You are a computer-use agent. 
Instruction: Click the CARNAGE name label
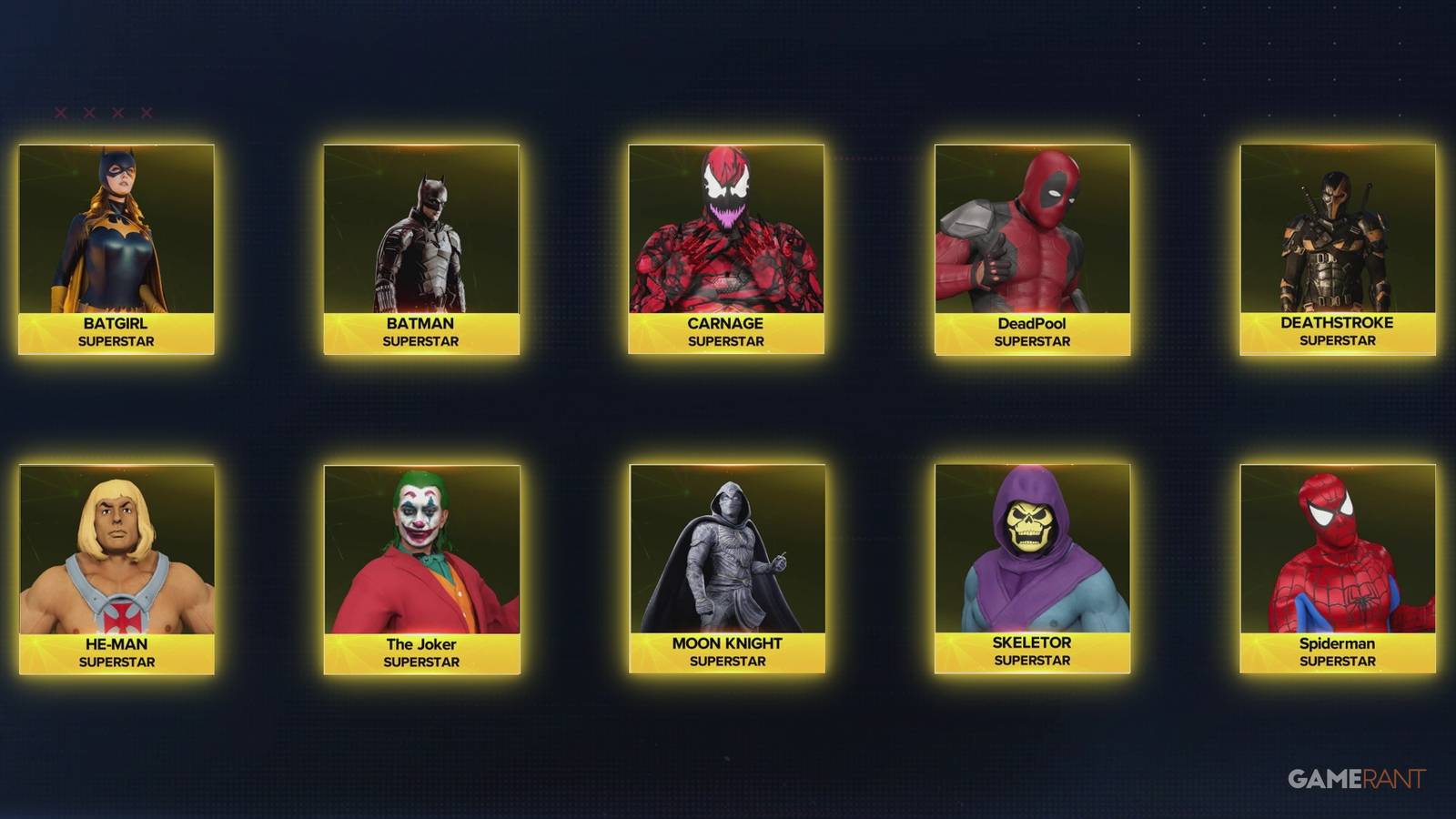728,323
